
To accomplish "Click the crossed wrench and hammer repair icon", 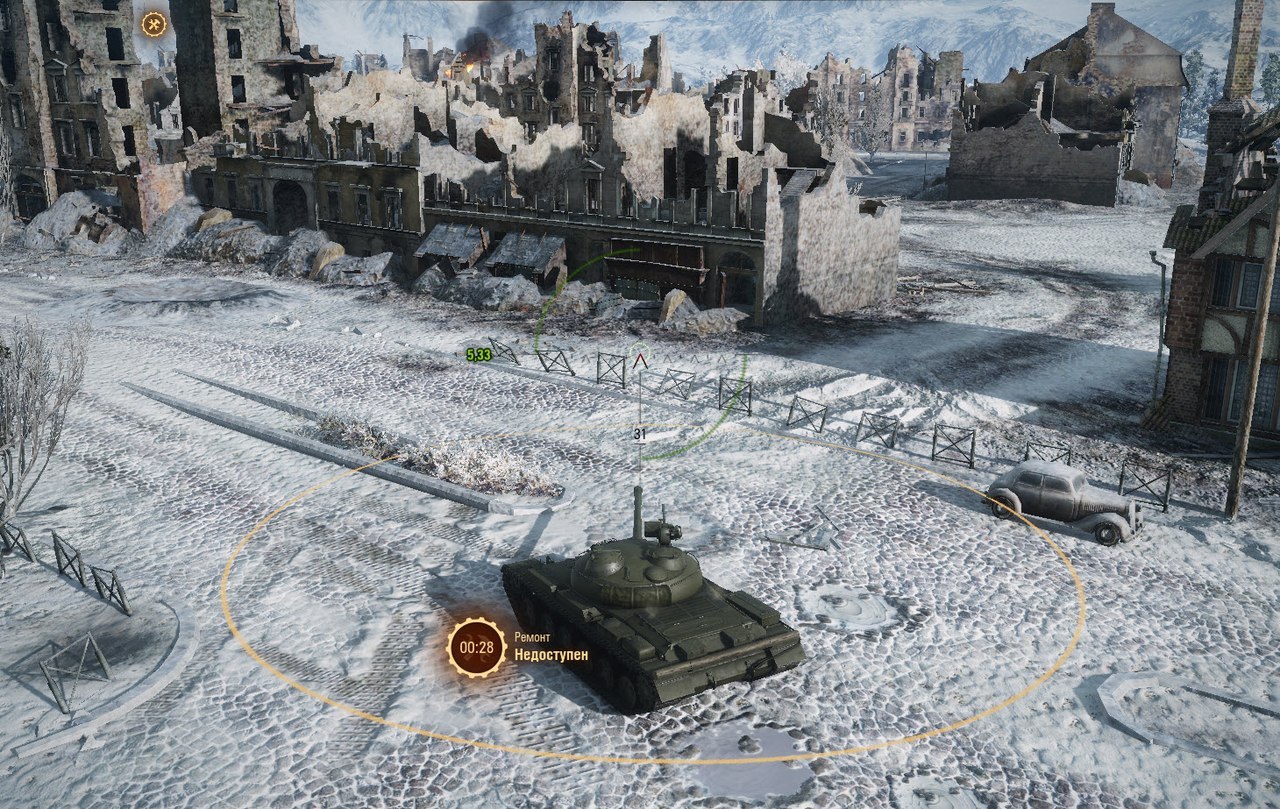I will pyautogui.click(x=154, y=24).
